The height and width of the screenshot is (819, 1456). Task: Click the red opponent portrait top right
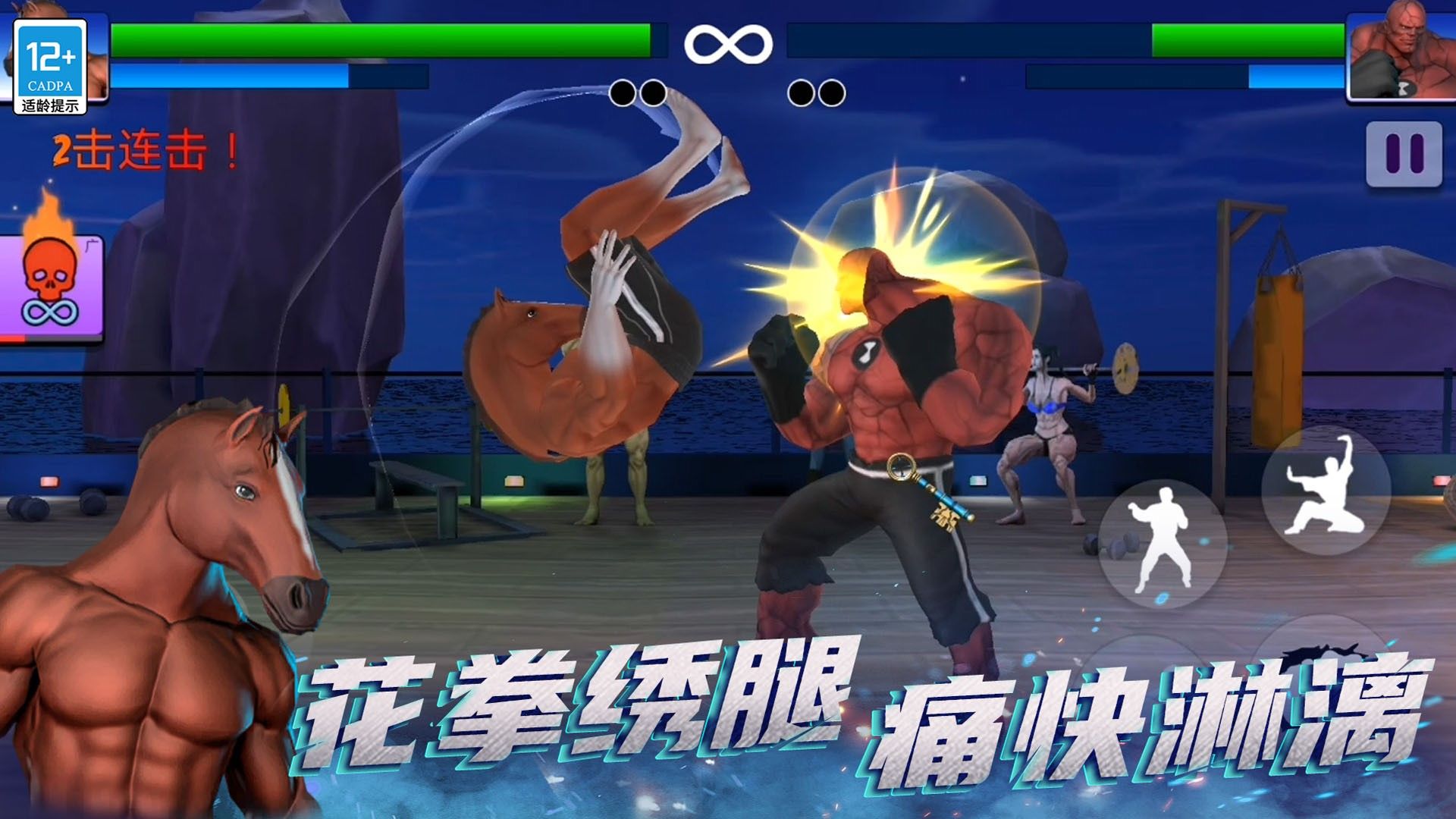click(x=1403, y=53)
